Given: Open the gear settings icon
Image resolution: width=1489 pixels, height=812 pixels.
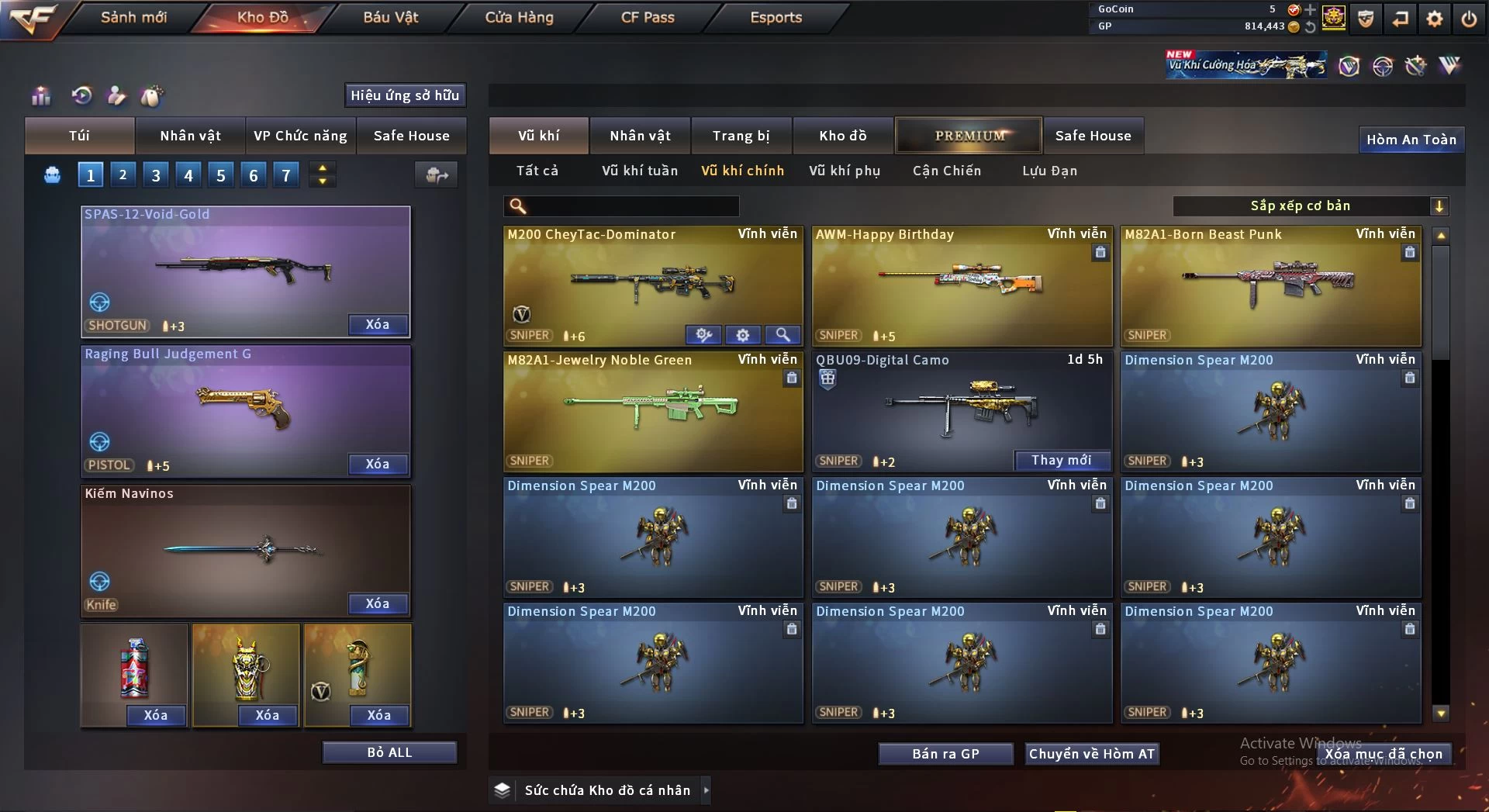Looking at the screenshot, I should click(1435, 19).
